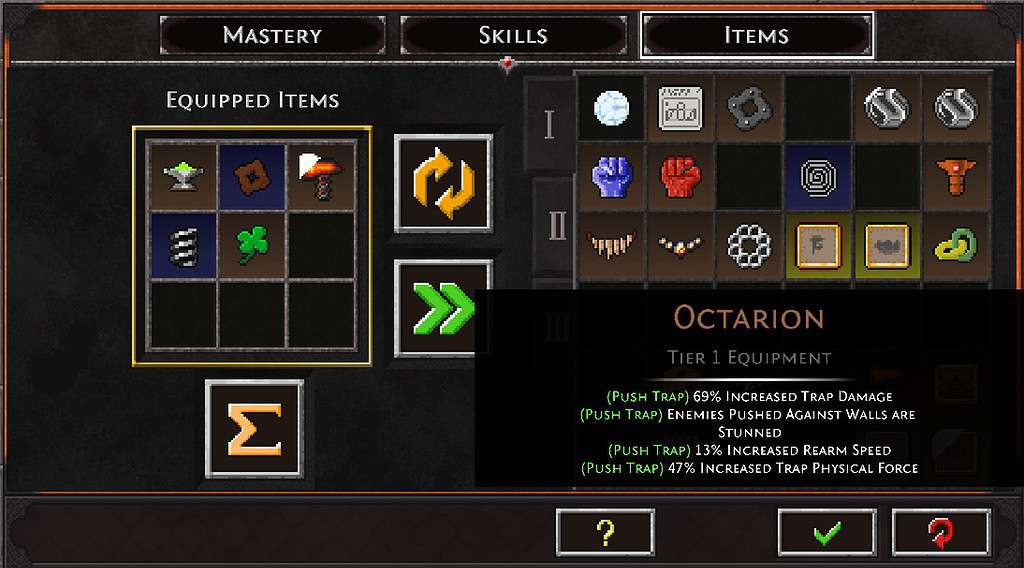Confirm with the green checkmark button
This screenshot has width=1024, height=568.
826,532
